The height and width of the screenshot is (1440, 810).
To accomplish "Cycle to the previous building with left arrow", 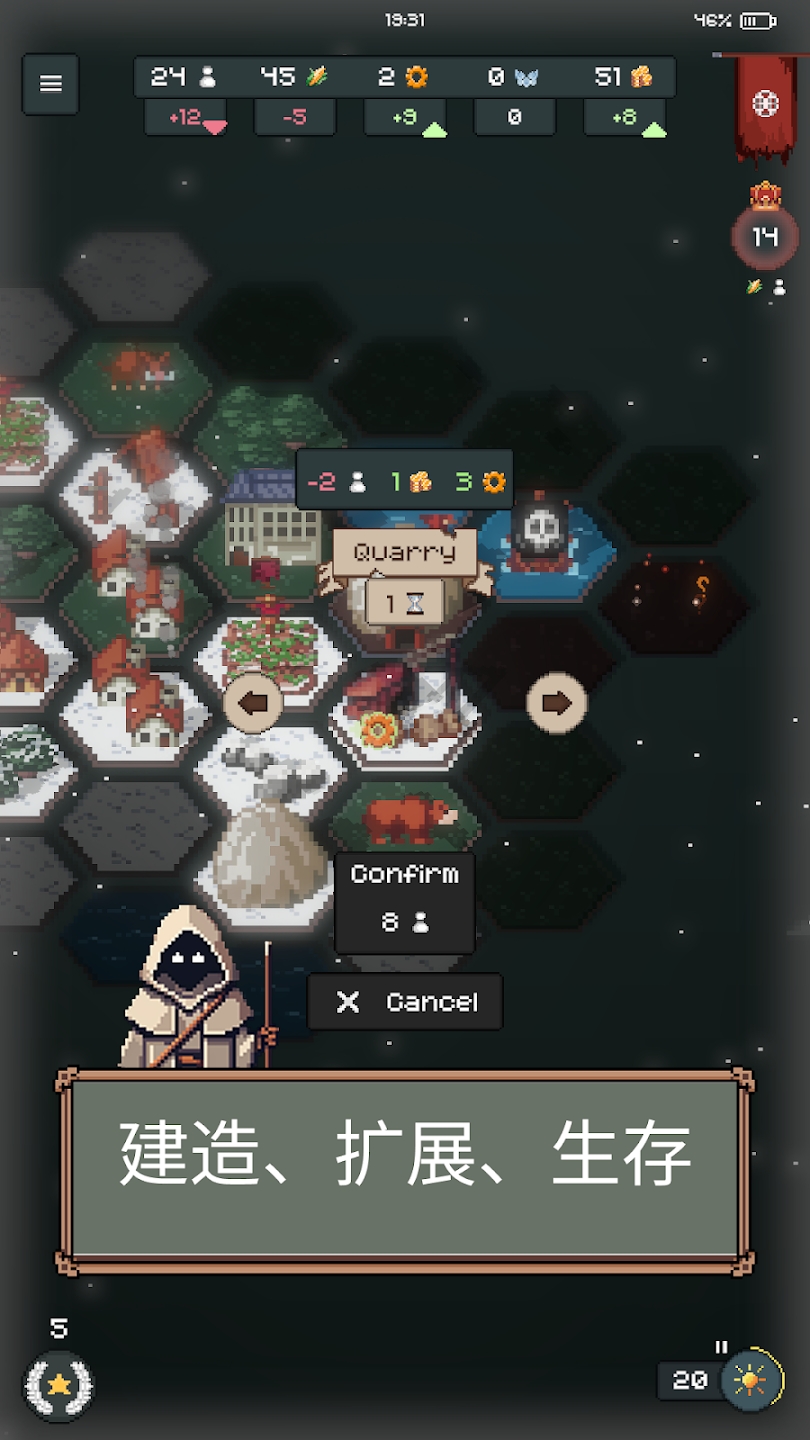I will click(x=253, y=703).
